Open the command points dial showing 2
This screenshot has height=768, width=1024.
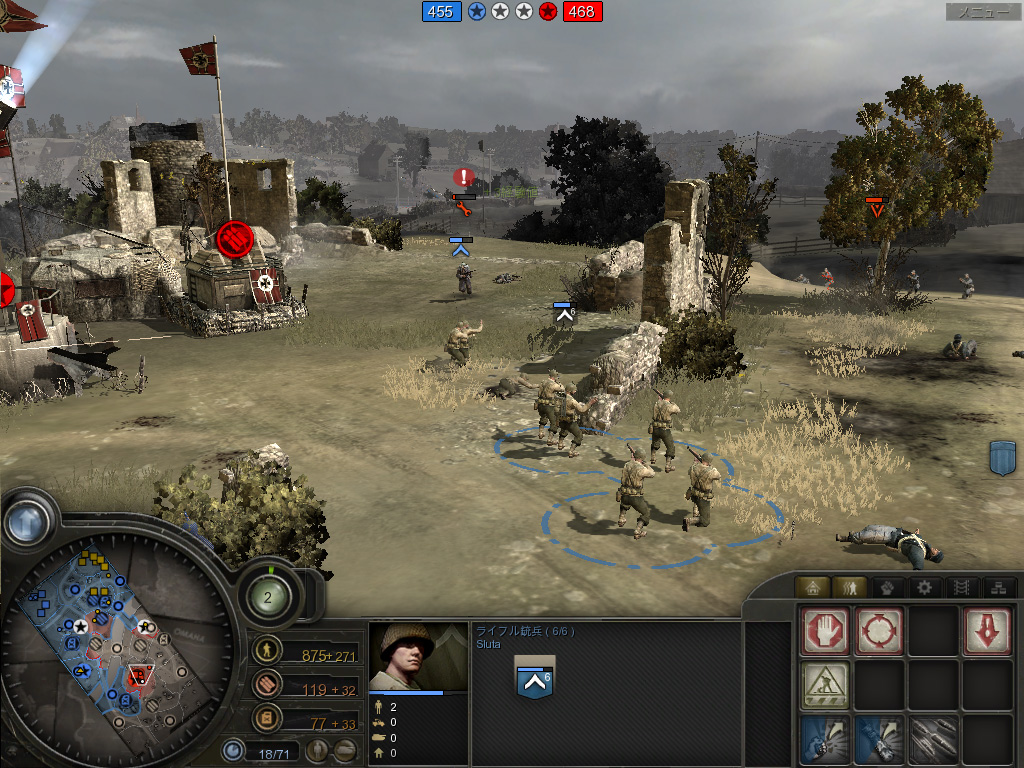tap(268, 598)
